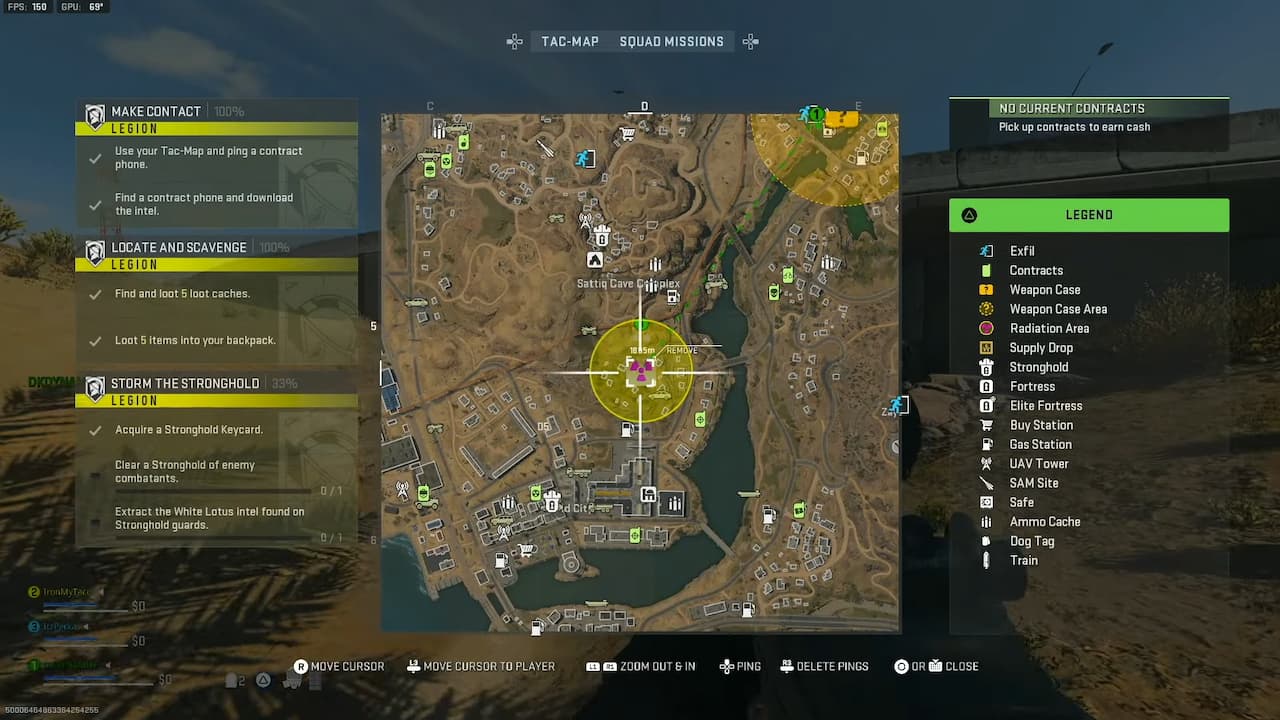Switch to the Squad Missions tab
Screen dimensions: 1280x720
671,41
